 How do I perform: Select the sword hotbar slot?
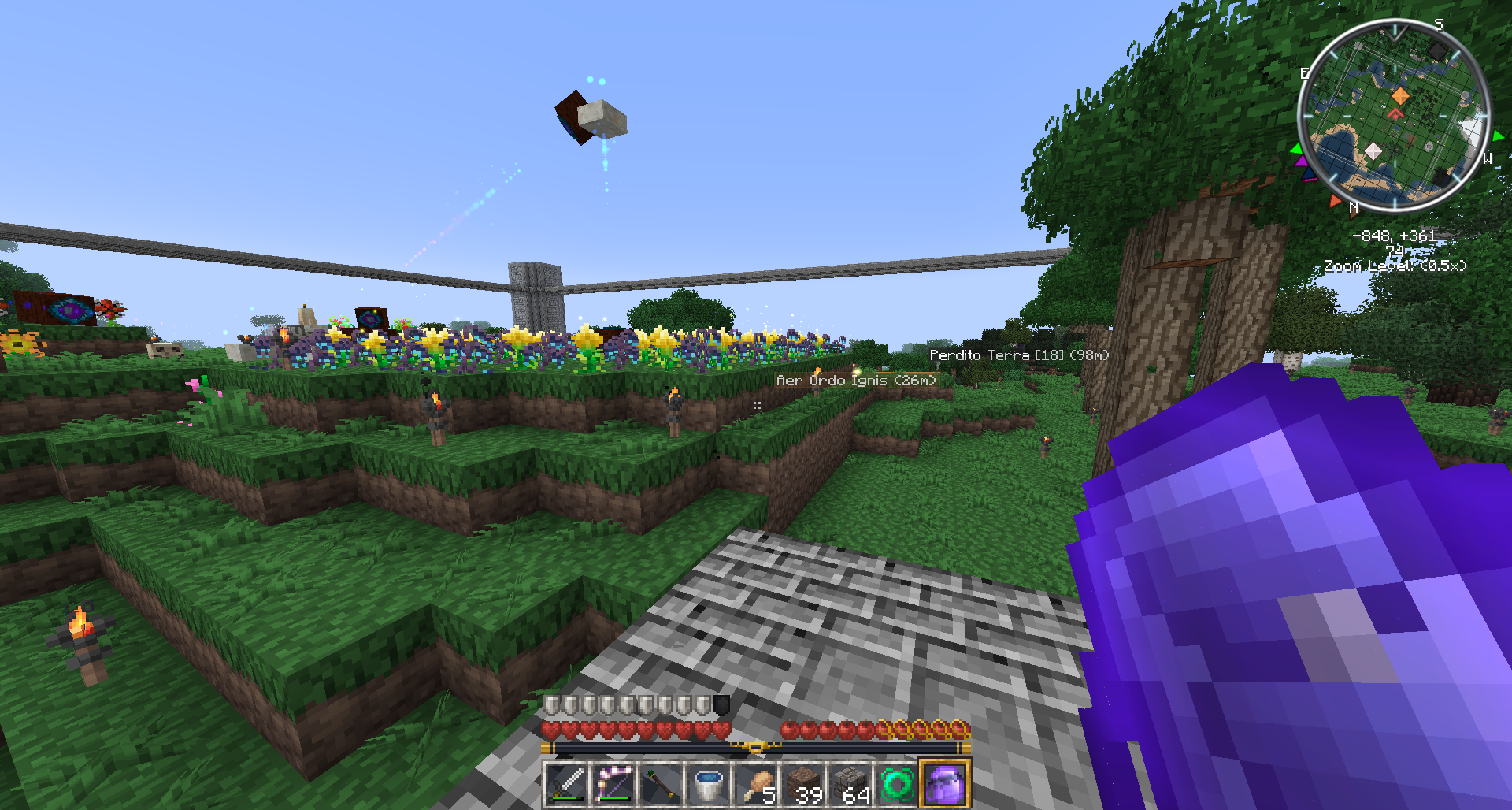pyautogui.click(x=565, y=784)
